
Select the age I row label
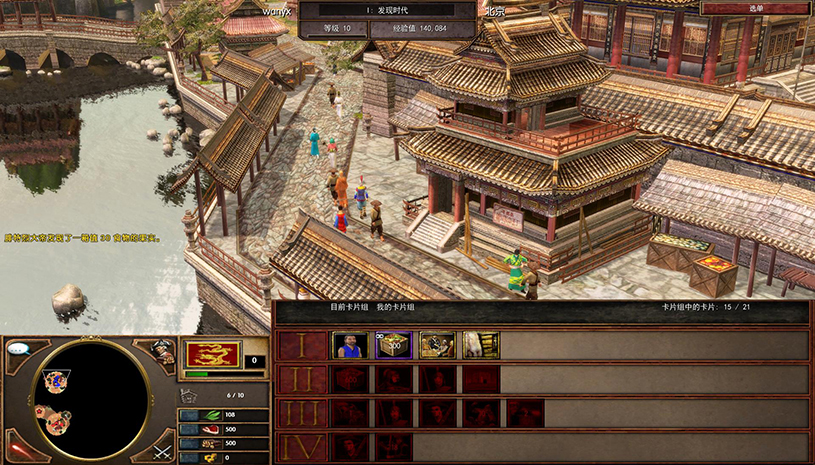click(300, 346)
